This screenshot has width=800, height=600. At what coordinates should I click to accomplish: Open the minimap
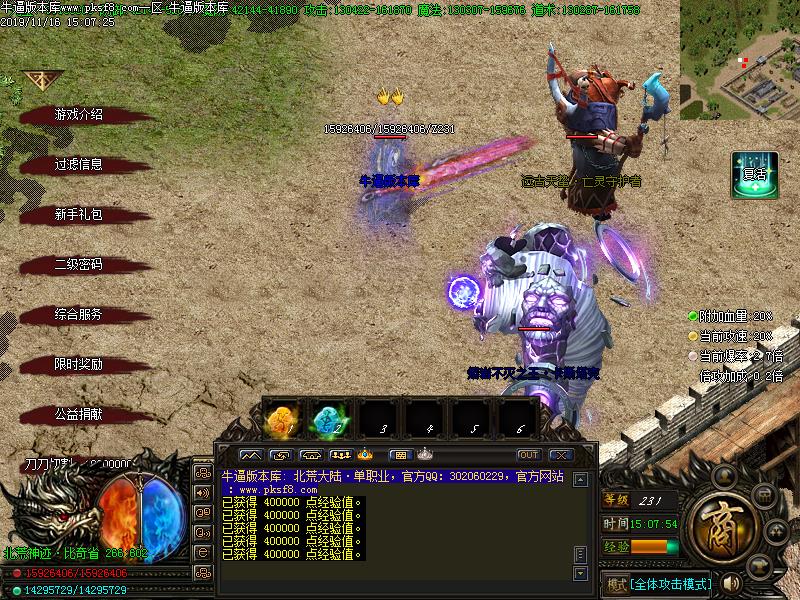[739, 60]
